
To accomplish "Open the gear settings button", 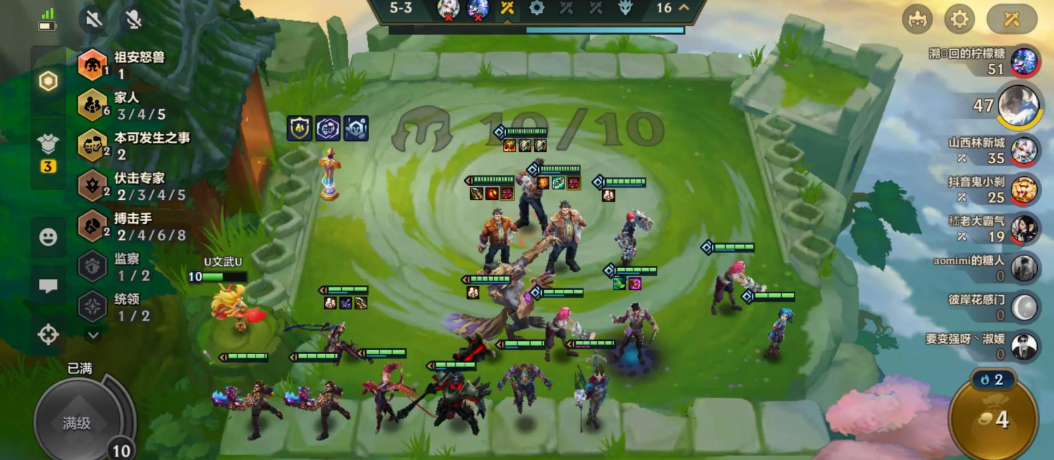I will (959, 18).
